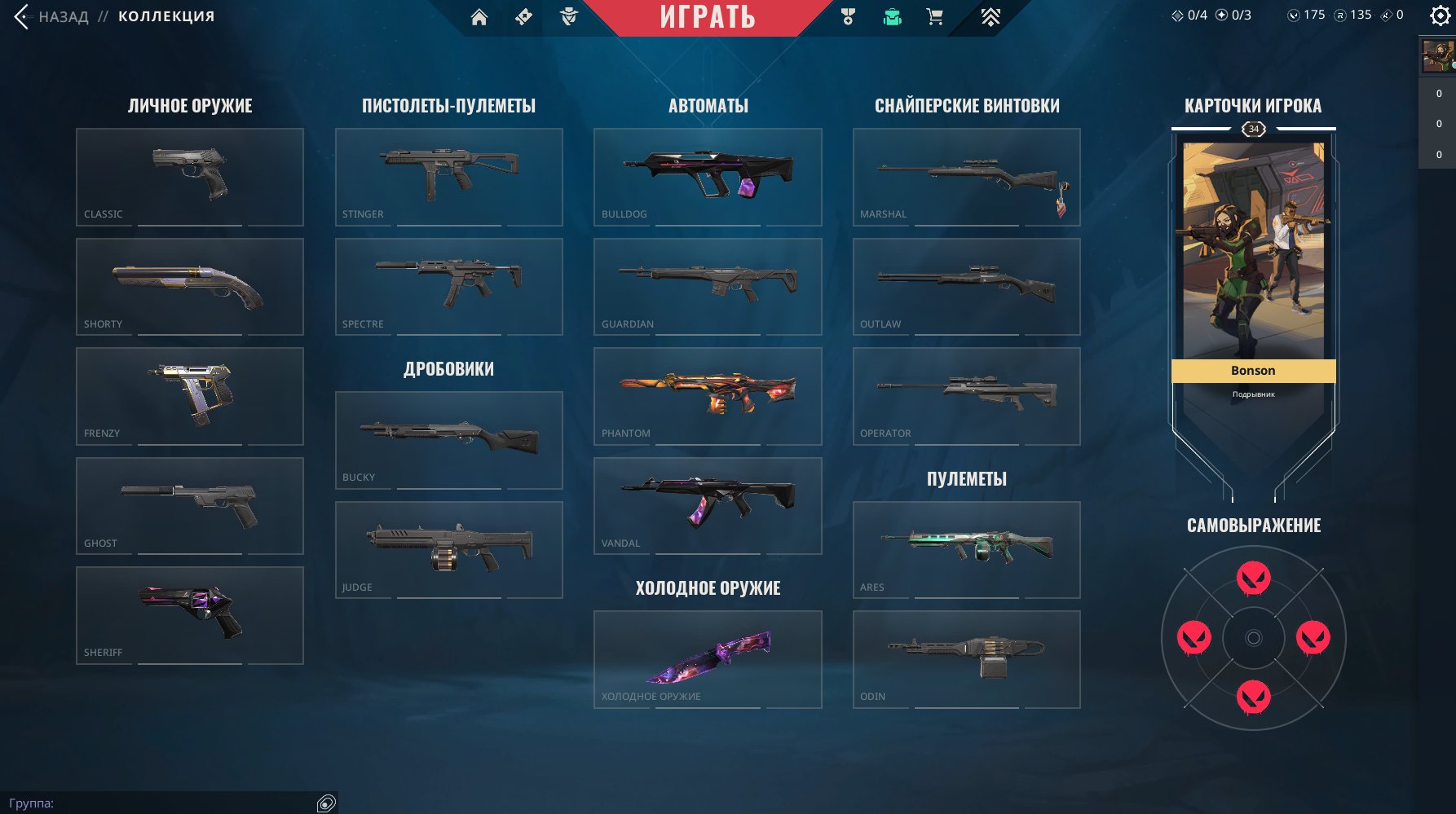This screenshot has height=814, width=1456.
Task: Open the VANDAL rifle skin
Action: click(707, 505)
